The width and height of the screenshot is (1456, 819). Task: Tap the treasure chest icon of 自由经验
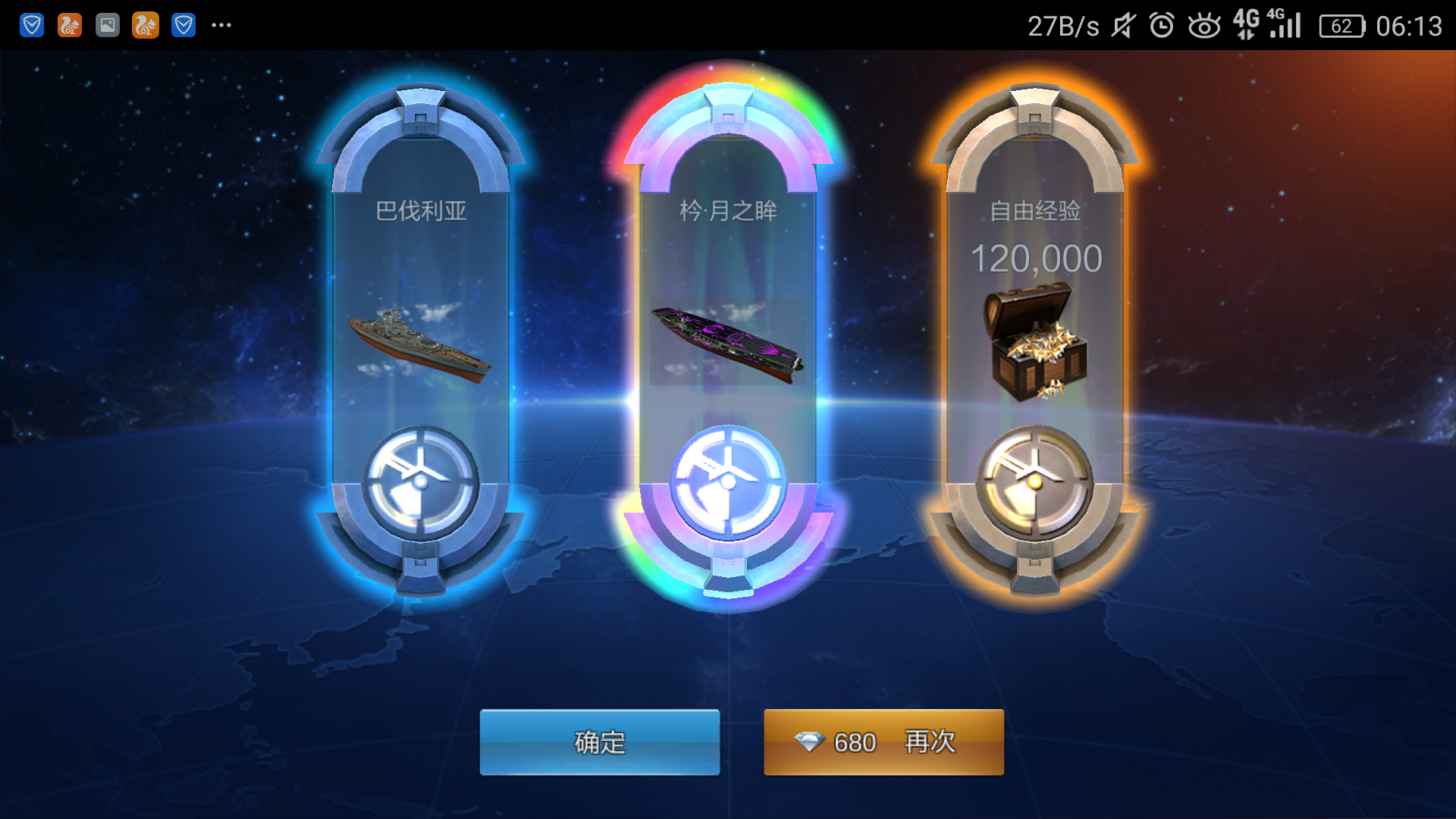[x=1037, y=341]
